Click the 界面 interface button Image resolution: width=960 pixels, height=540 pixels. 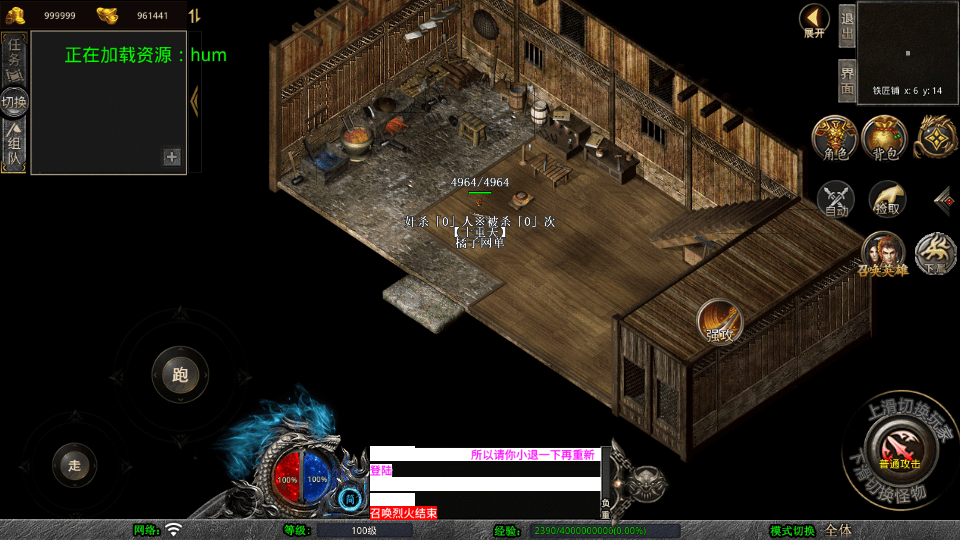tap(846, 81)
